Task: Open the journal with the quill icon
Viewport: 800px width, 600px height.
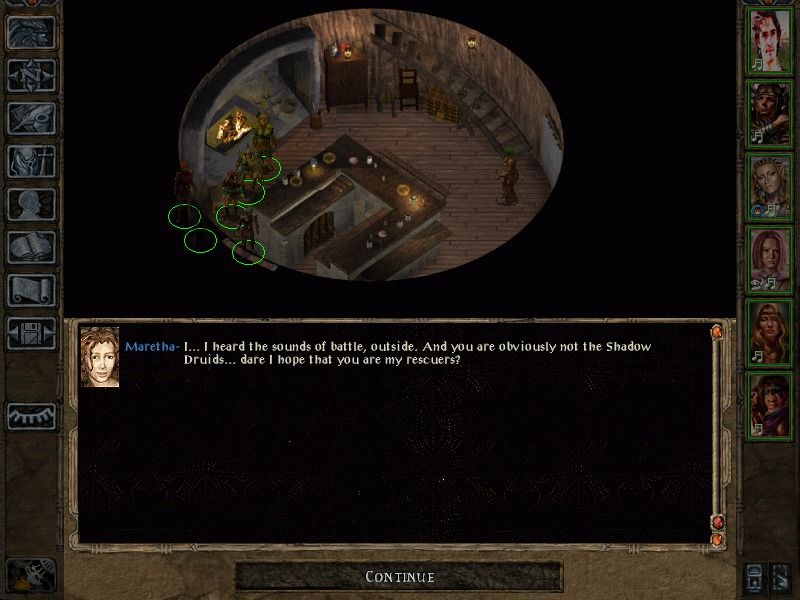Action: pyautogui.click(x=31, y=118)
